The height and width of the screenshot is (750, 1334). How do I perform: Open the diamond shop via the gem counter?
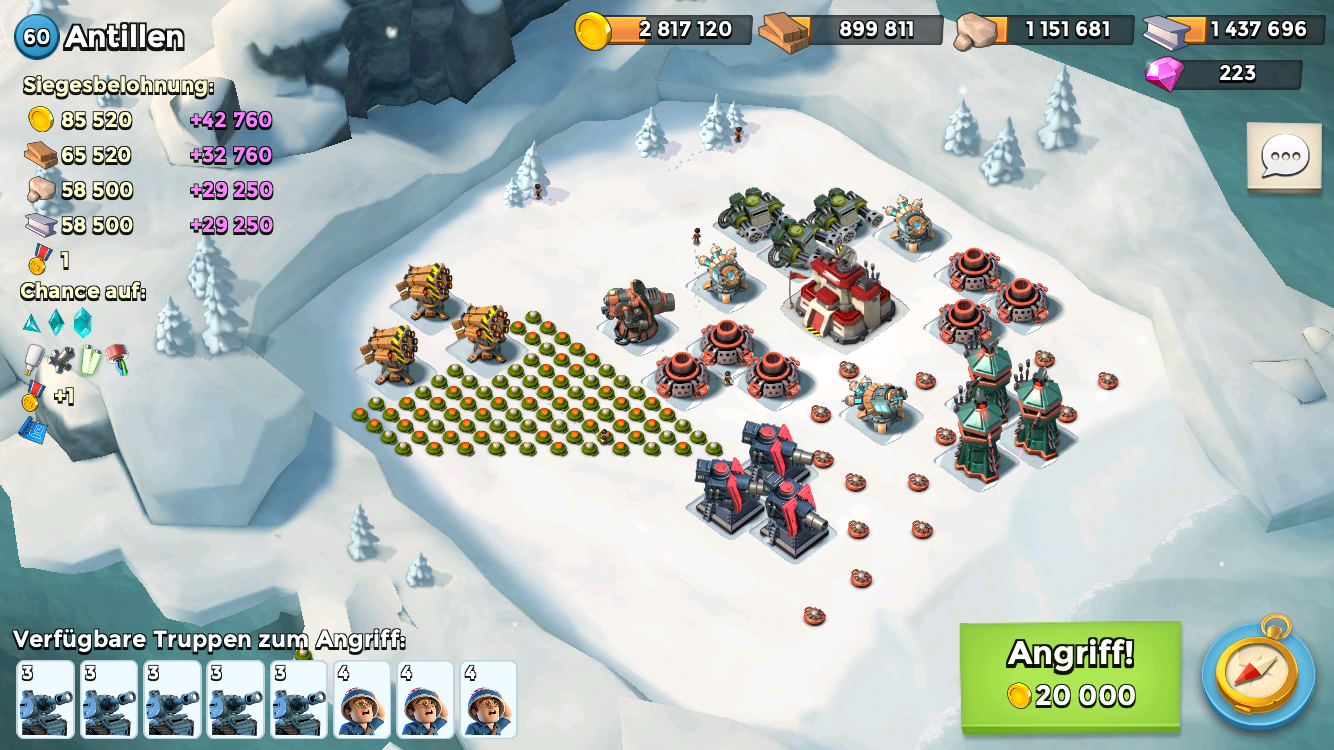(1224, 74)
